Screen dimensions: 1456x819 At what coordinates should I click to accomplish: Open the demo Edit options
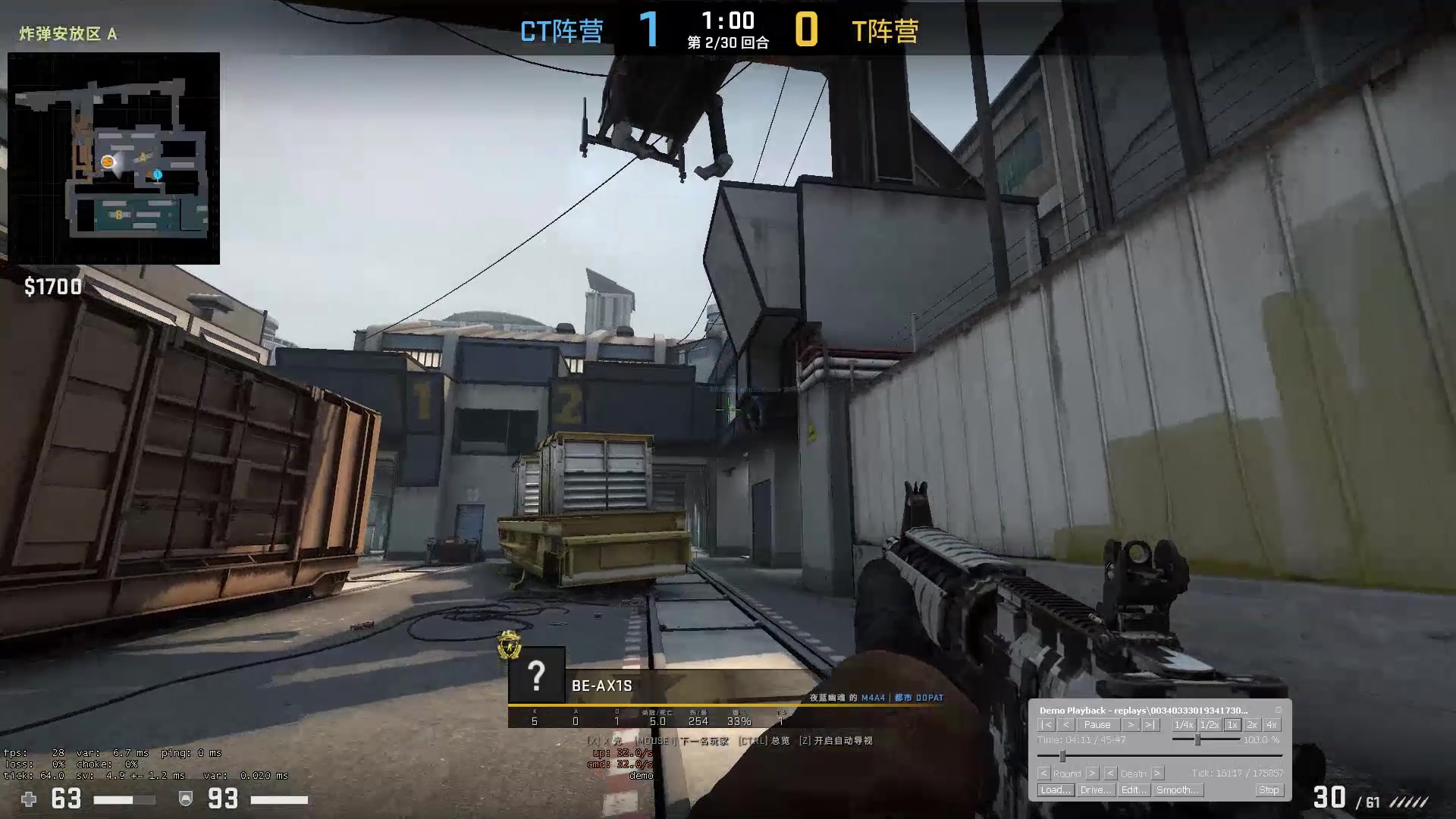pos(1134,789)
